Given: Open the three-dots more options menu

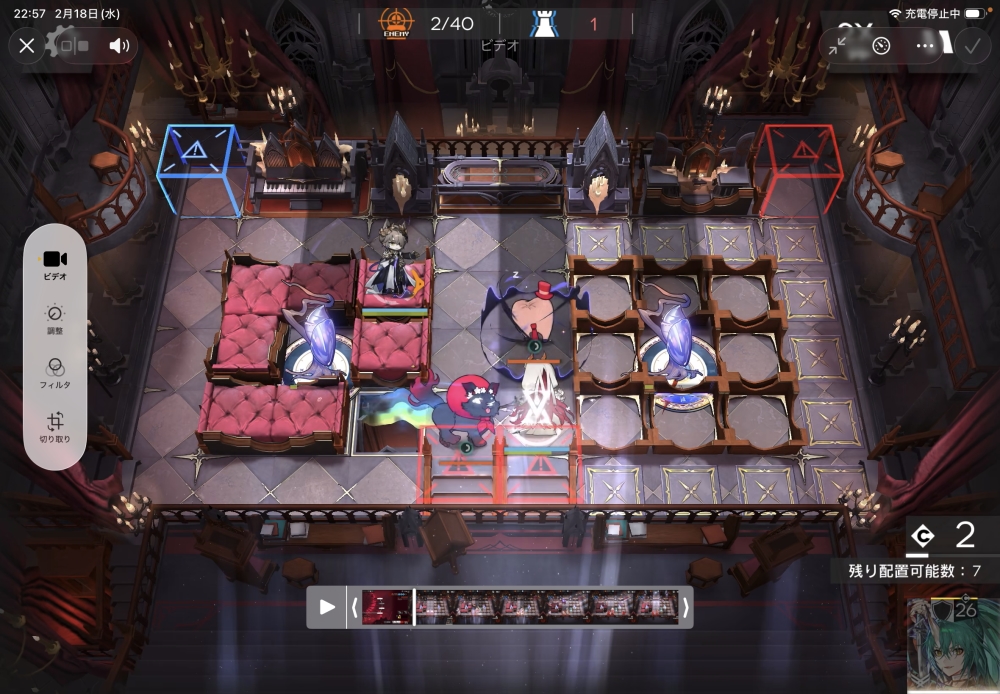Looking at the screenshot, I should click(925, 46).
